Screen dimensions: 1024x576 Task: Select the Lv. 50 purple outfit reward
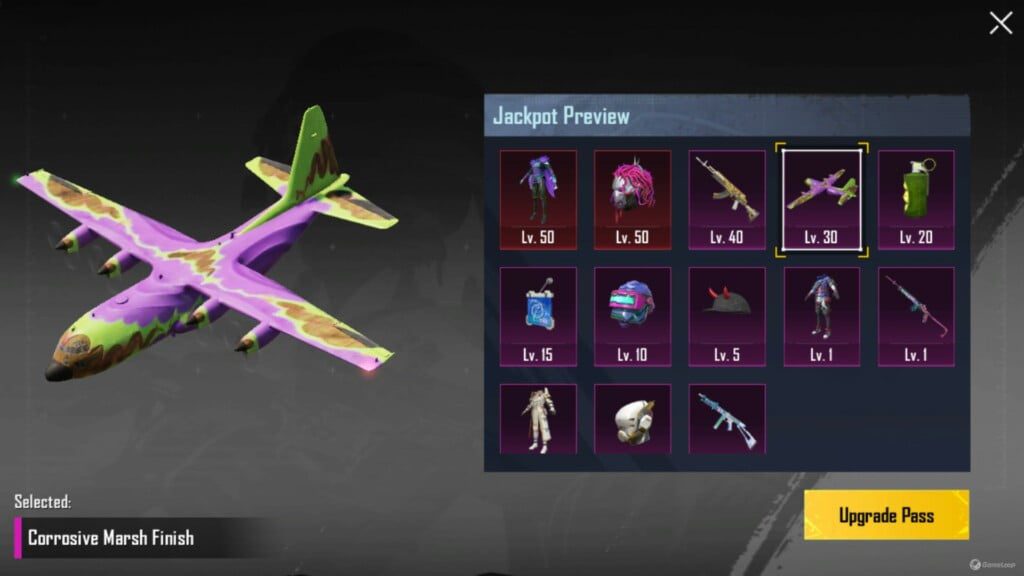coord(538,199)
